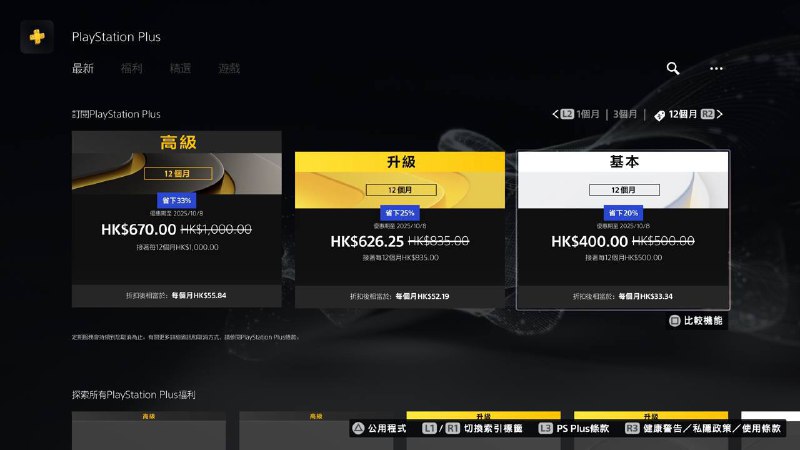The height and width of the screenshot is (450, 800).
Task: Open the 比較功能 comparison option
Action: click(x=695, y=321)
